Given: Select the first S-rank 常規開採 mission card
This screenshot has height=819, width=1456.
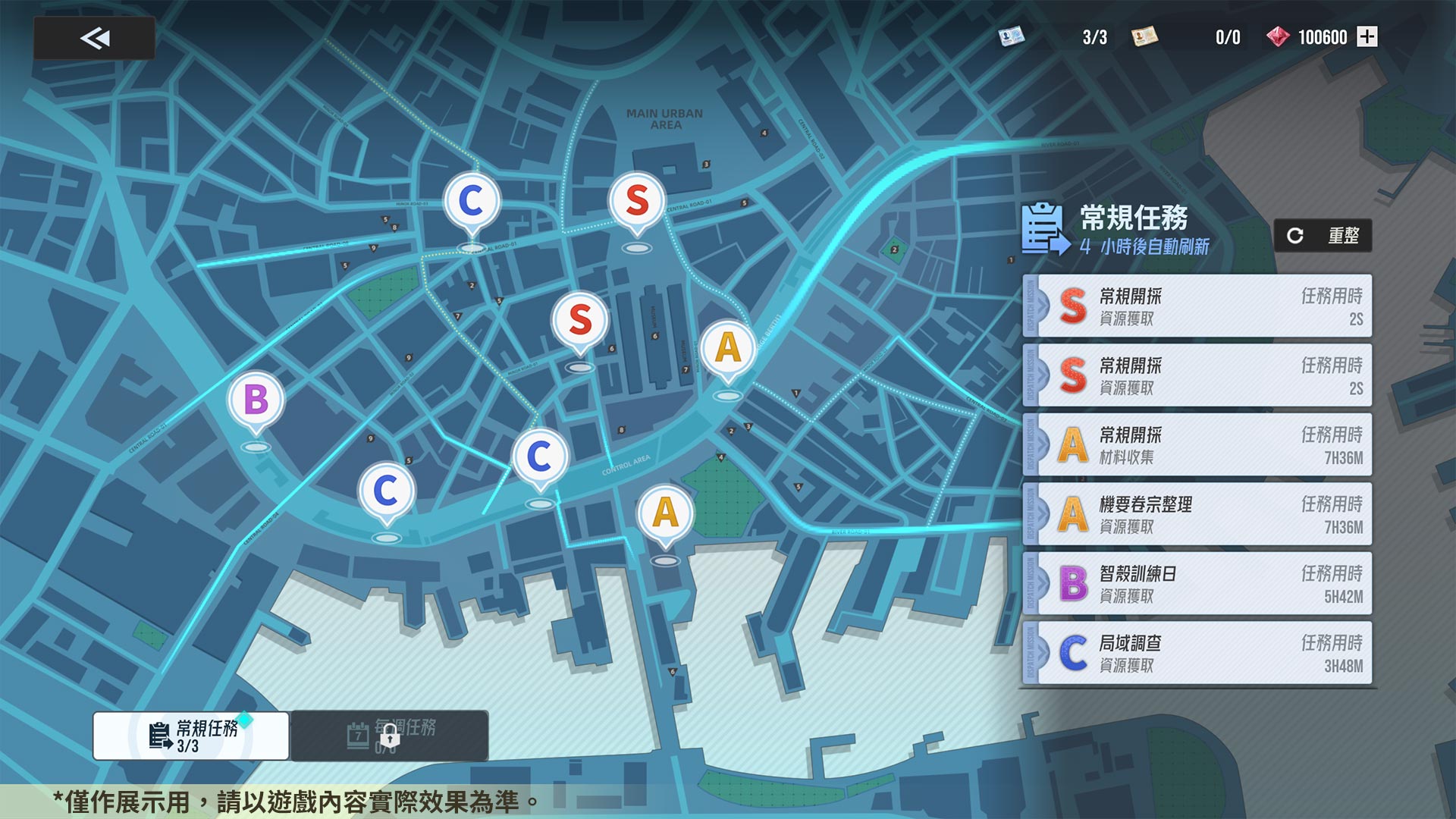Looking at the screenshot, I should [1197, 306].
